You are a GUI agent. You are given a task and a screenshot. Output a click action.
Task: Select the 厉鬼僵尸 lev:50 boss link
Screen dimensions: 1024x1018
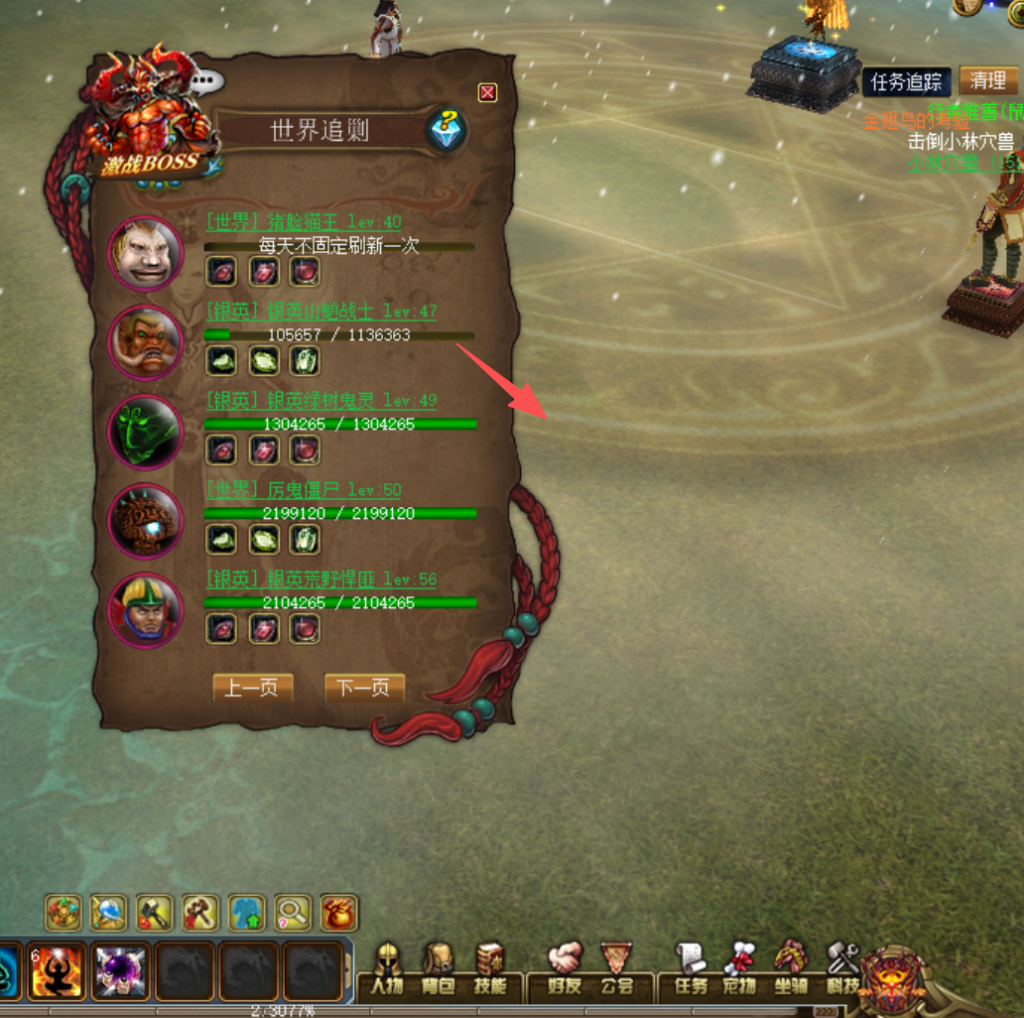304,490
